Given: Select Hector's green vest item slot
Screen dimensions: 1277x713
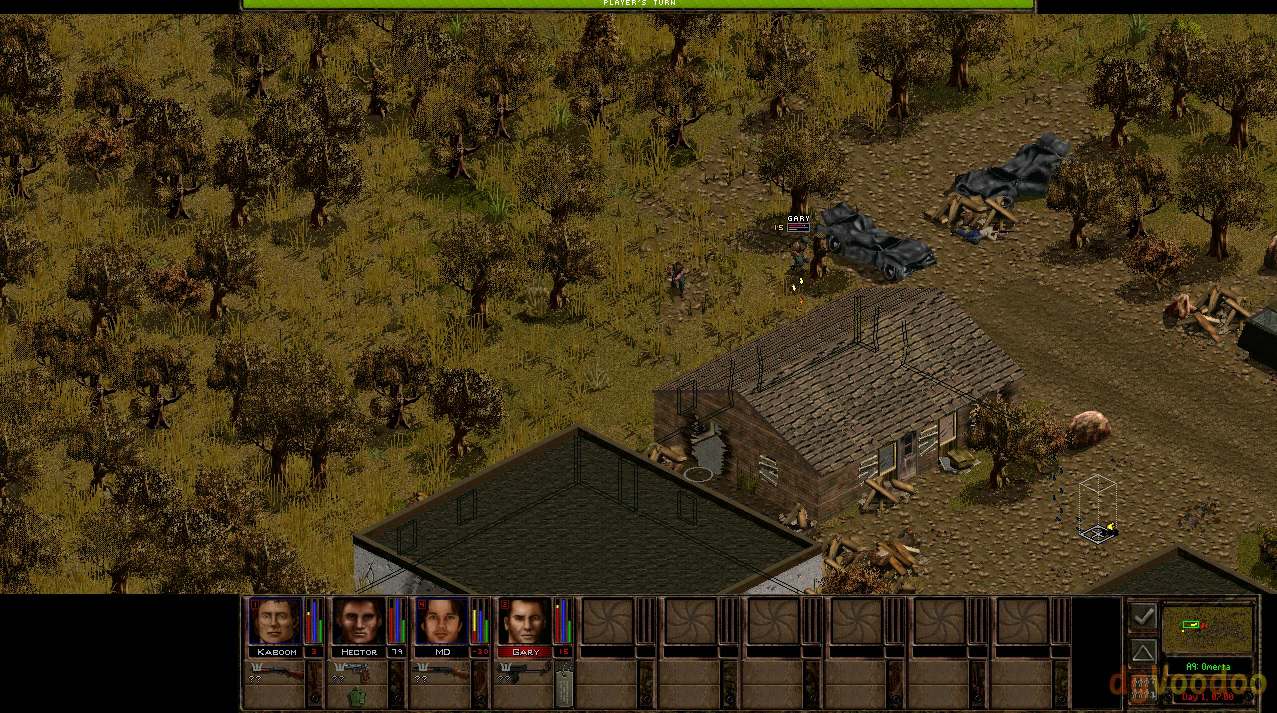Looking at the screenshot, I should click(357, 696).
